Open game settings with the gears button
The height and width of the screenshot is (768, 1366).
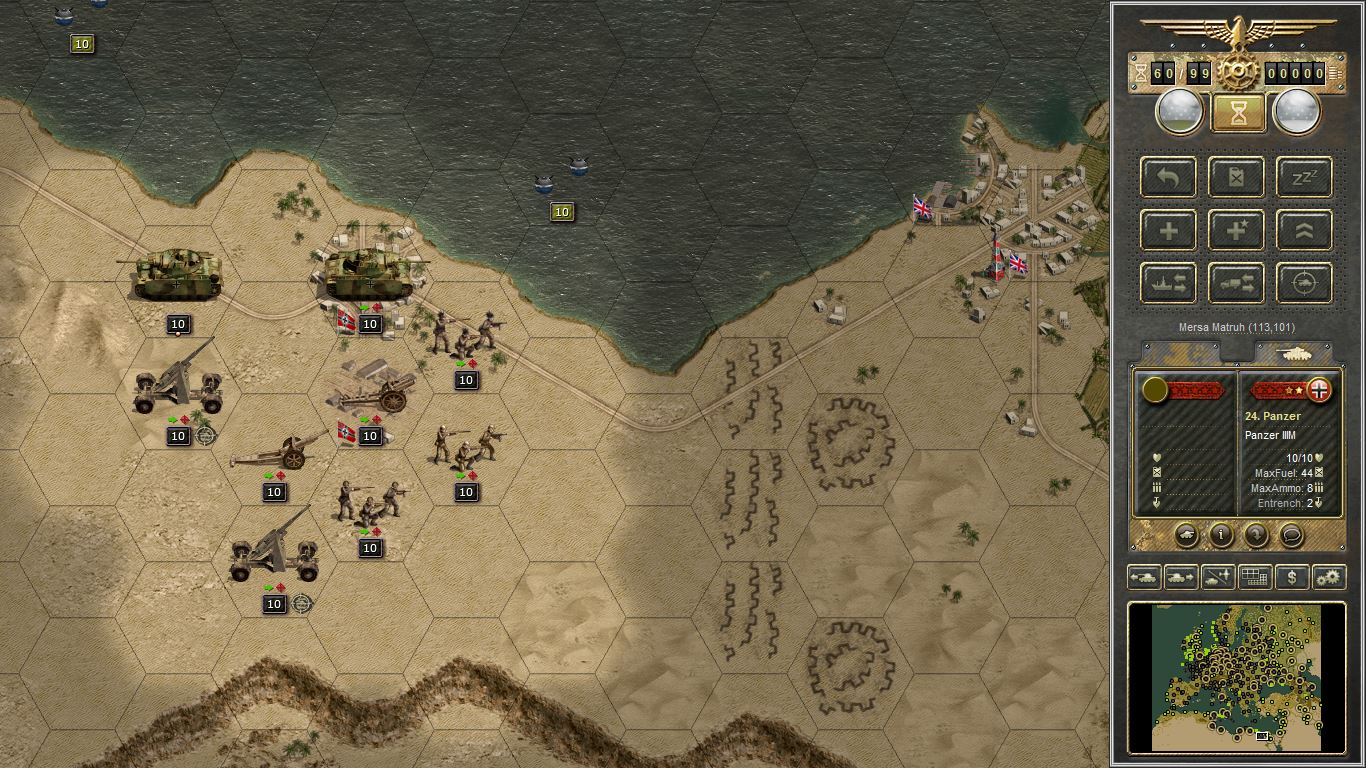point(1328,577)
